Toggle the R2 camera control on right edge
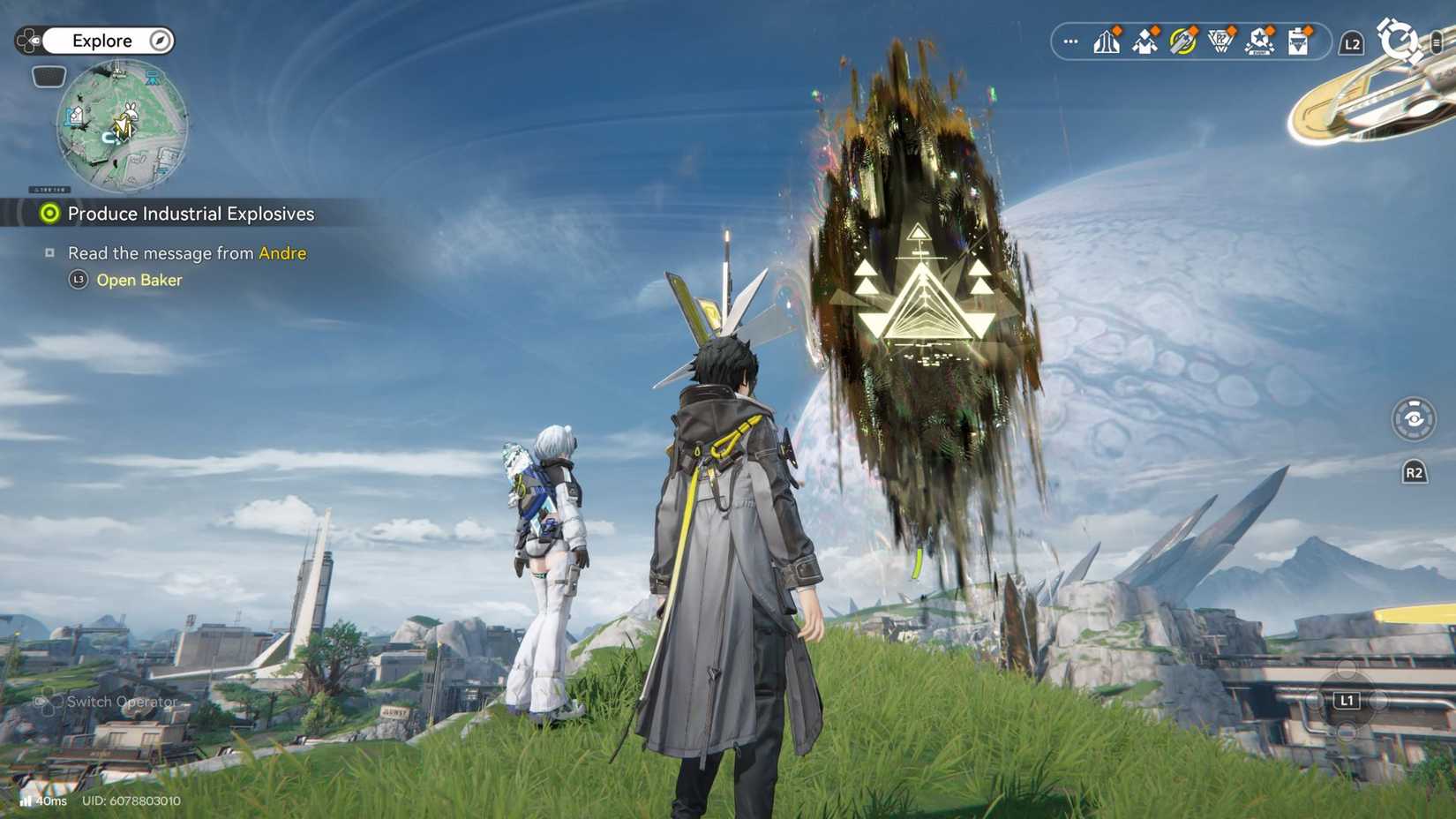 pos(1415,473)
